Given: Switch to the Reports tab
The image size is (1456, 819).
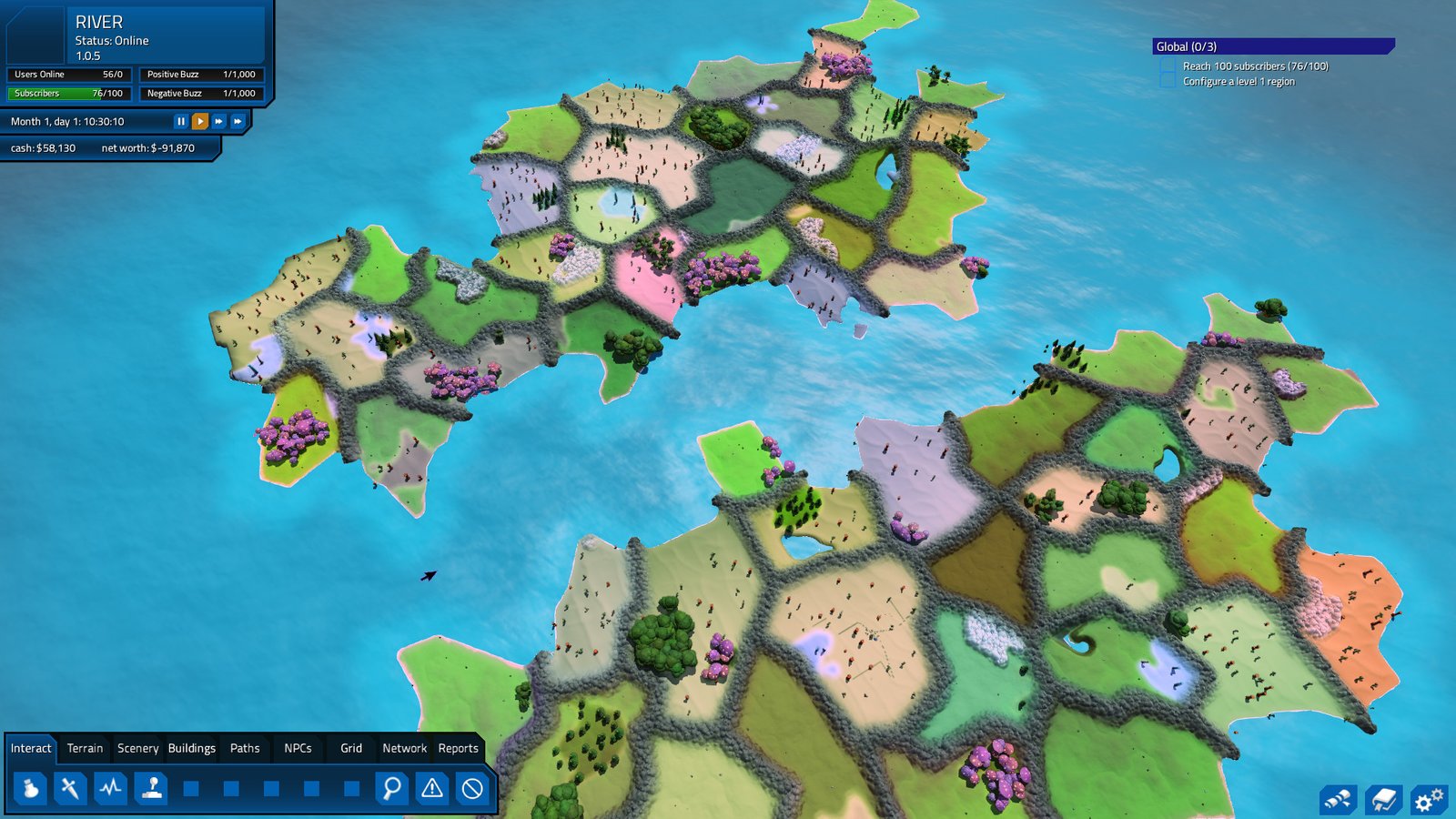Looking at the screenshot, I should [x=458, y=748].
